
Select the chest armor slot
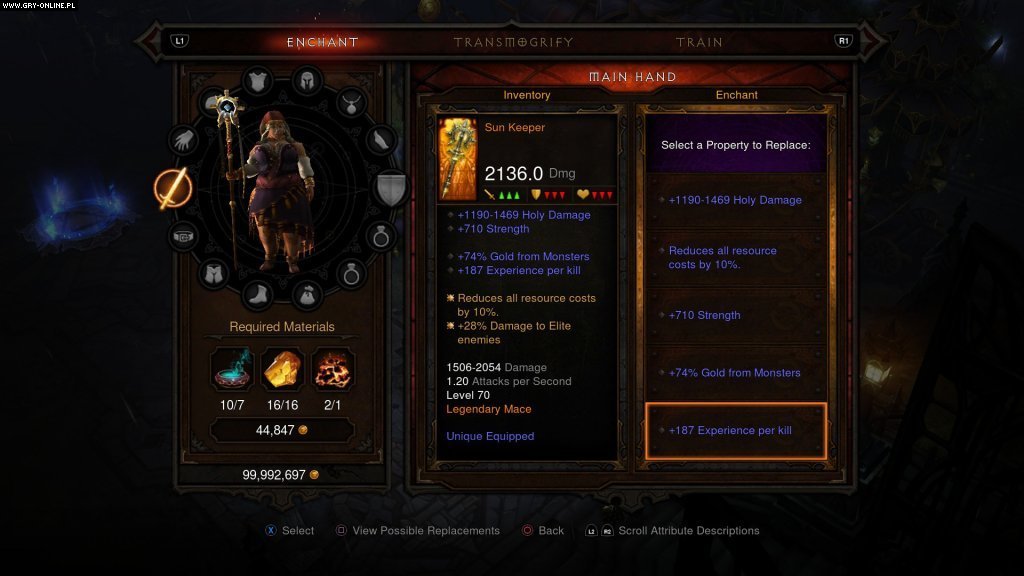tap(258, 81)
